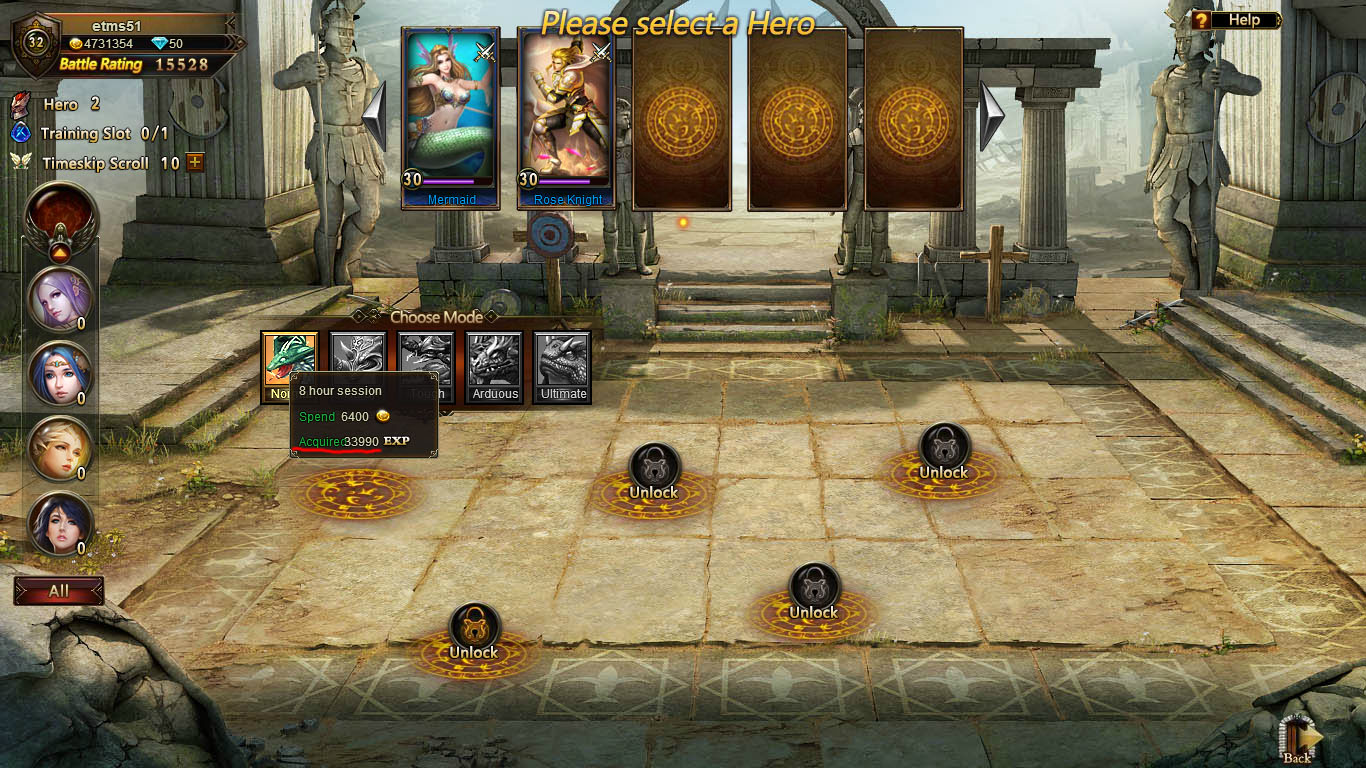Add more Timeskip Scrolls with the plus button

click(195, 162)
